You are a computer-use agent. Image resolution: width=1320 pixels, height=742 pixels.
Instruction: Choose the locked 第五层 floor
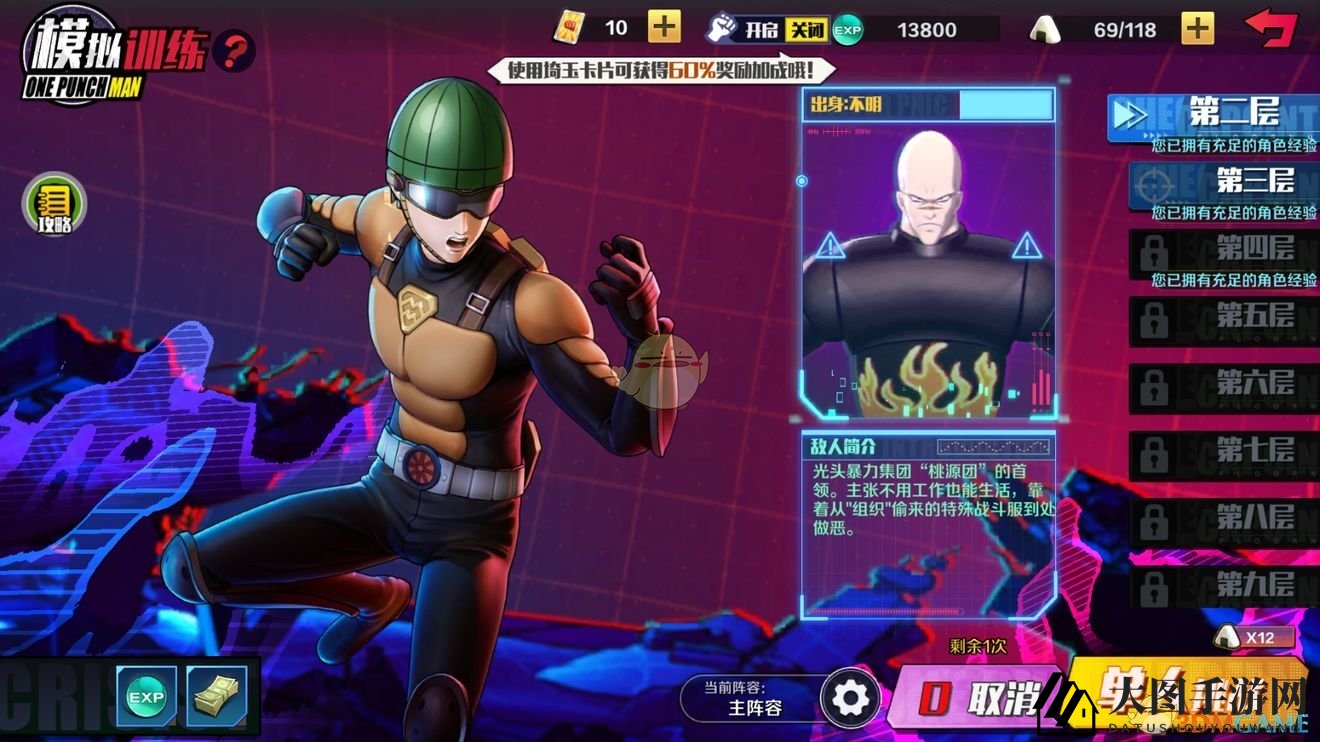pos(1223,319)
